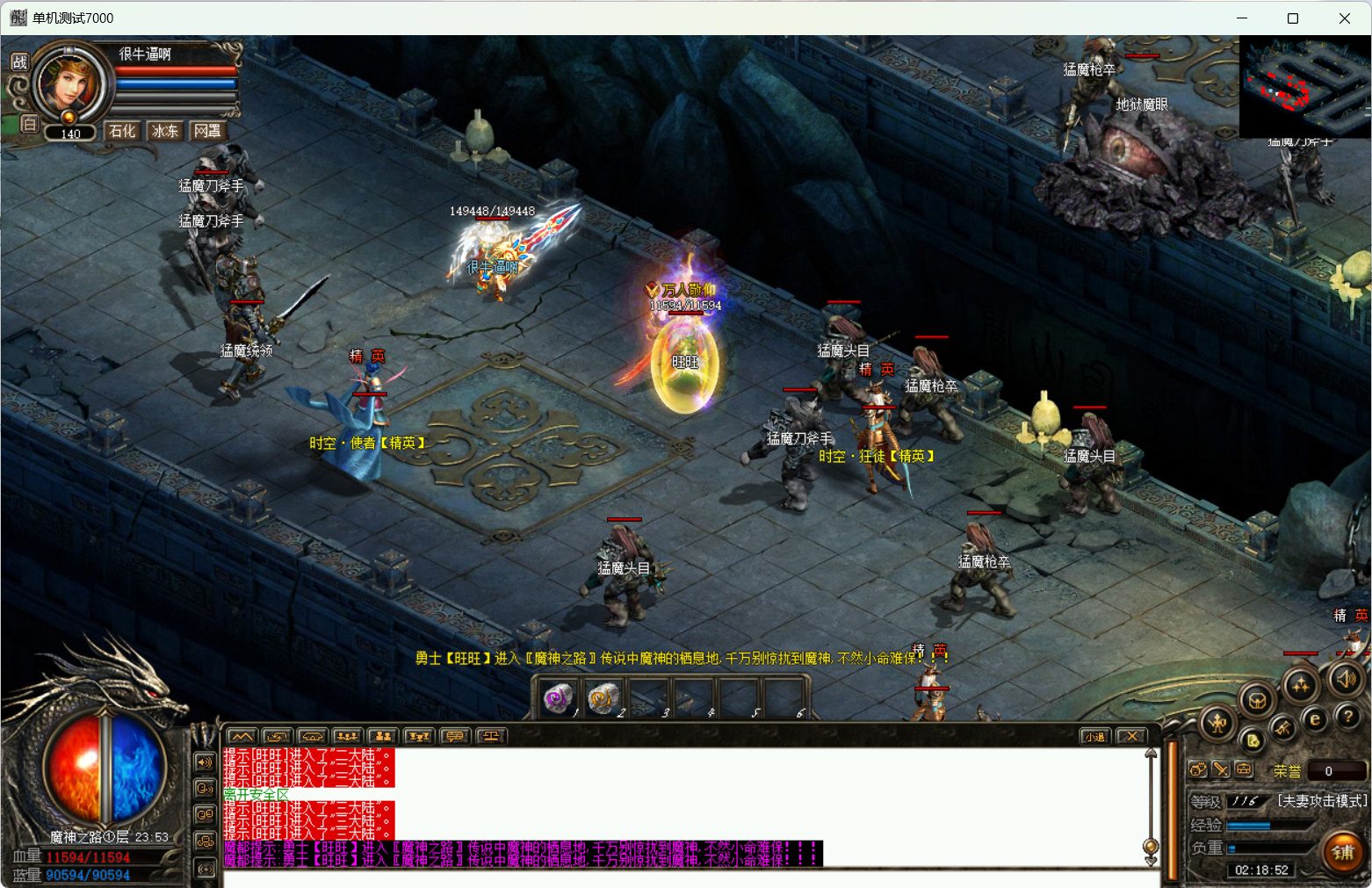
Task: Open the minimap in the corner
Action: point(1304,86)
